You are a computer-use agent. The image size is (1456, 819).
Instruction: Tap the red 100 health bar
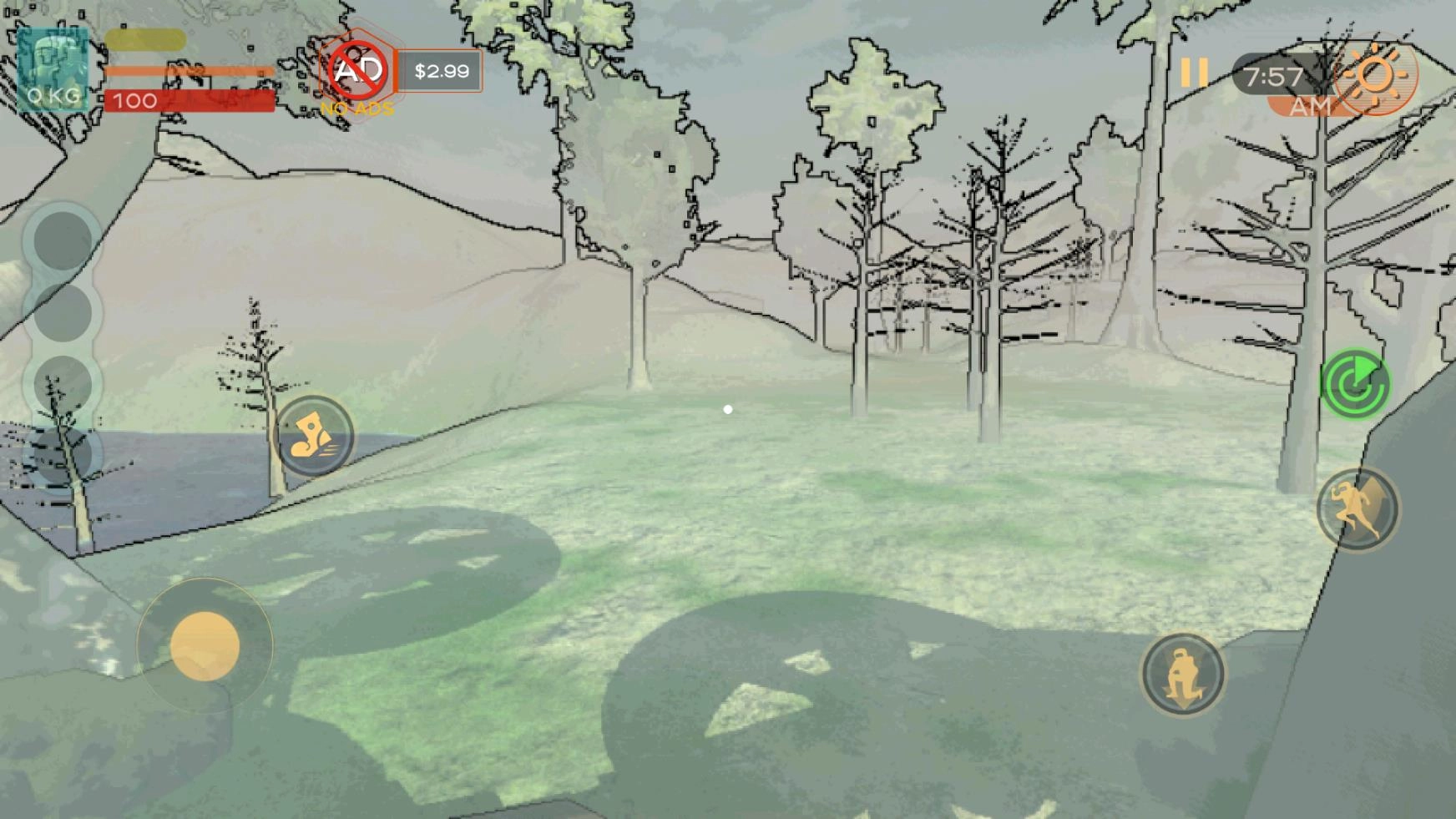(188, 101)
